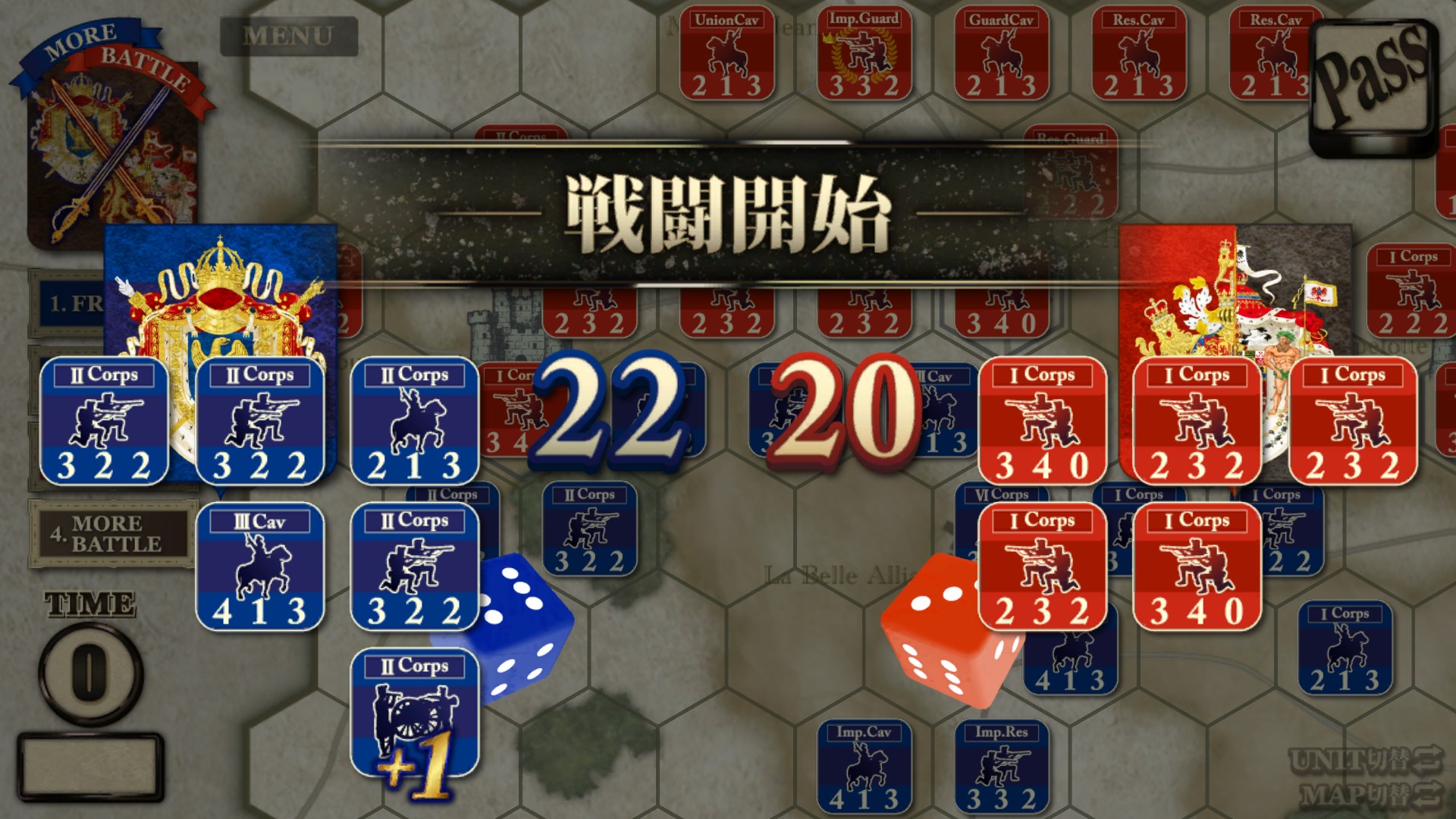Select the III Cav cavalry unit counter

[260, 565]
